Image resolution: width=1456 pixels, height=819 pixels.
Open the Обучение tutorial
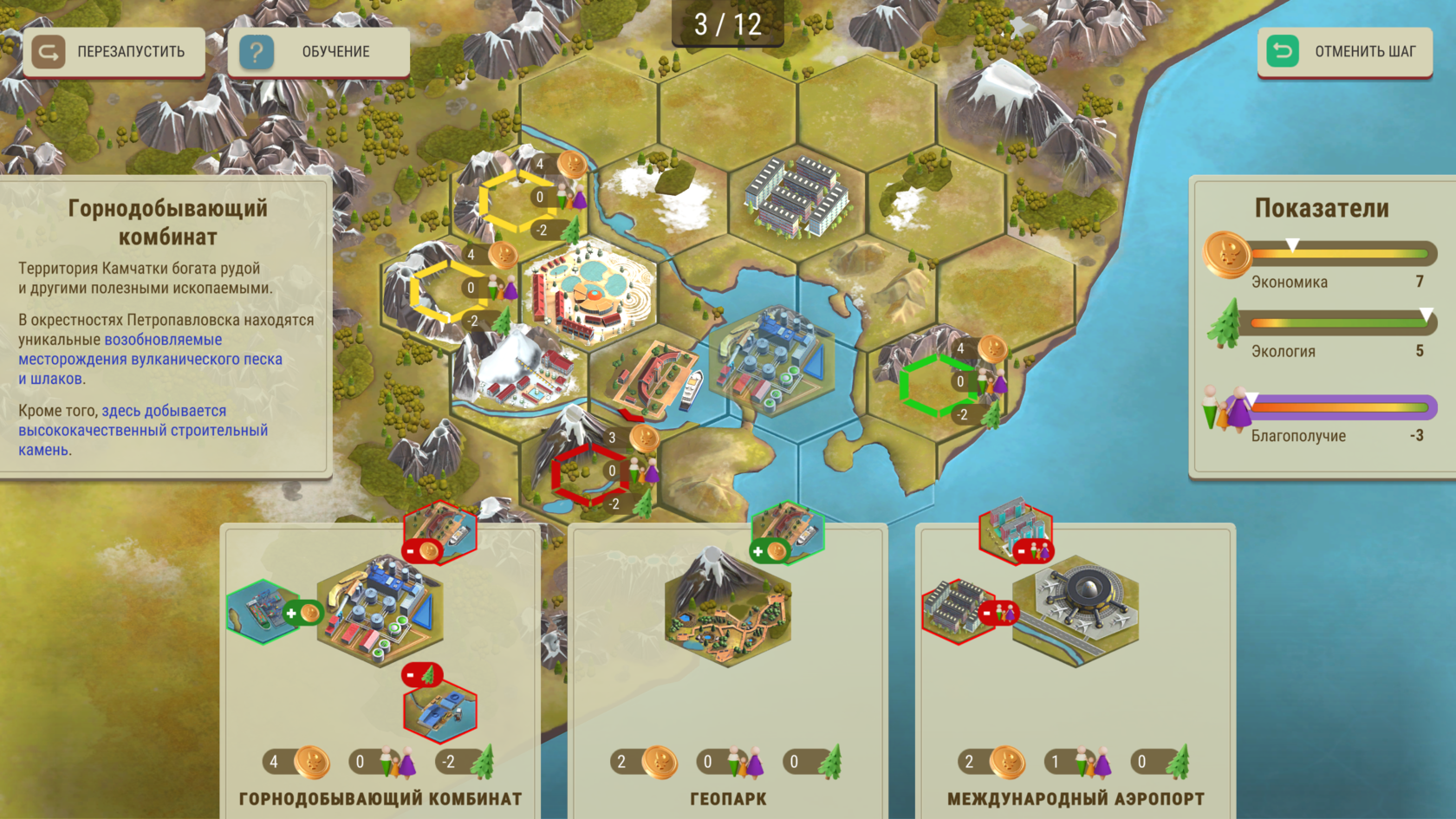click(x=318, y=52)
